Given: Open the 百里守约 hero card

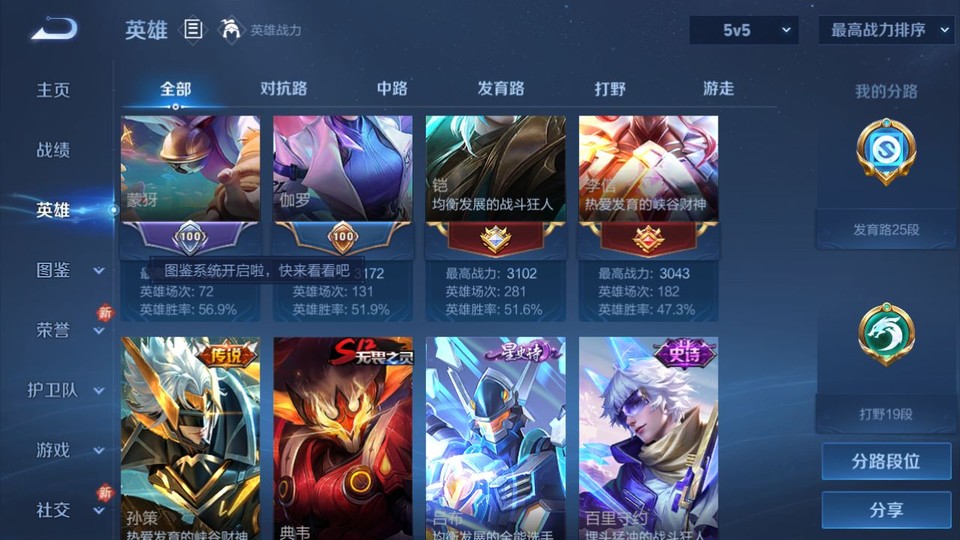Looking at the screenshot, I should point(648,435).
